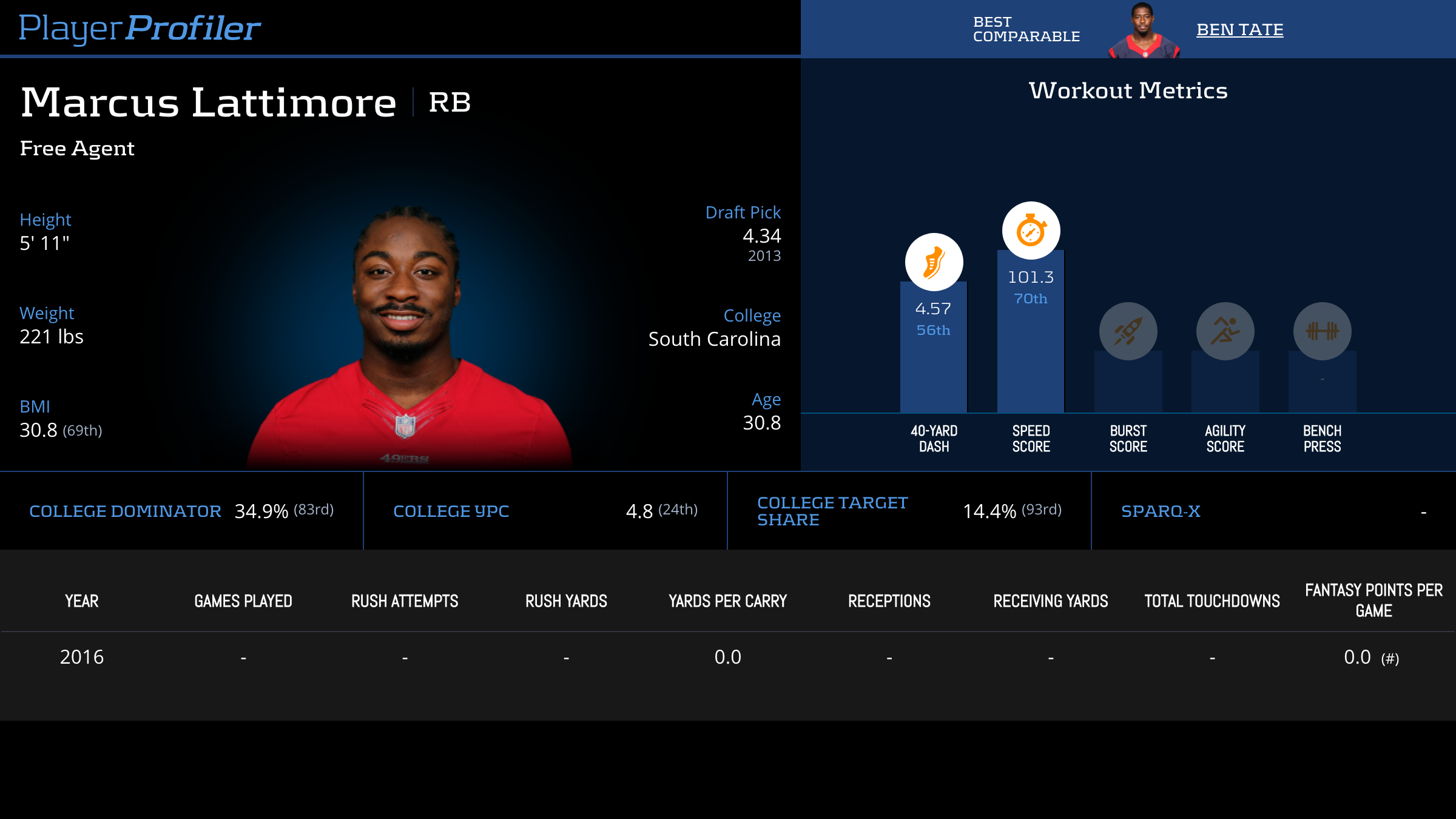Select the Speed Score stopwatch icon
Viewport: 1456px width, 819px height.
pyautogui.click(x=1031, y=231)
